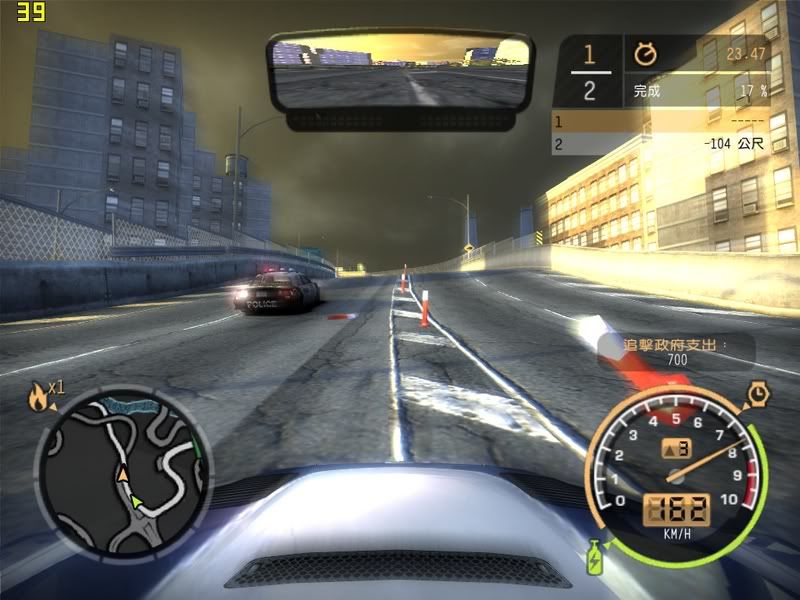Activate the speedbreaker stopwatch icon

(759, 393)
